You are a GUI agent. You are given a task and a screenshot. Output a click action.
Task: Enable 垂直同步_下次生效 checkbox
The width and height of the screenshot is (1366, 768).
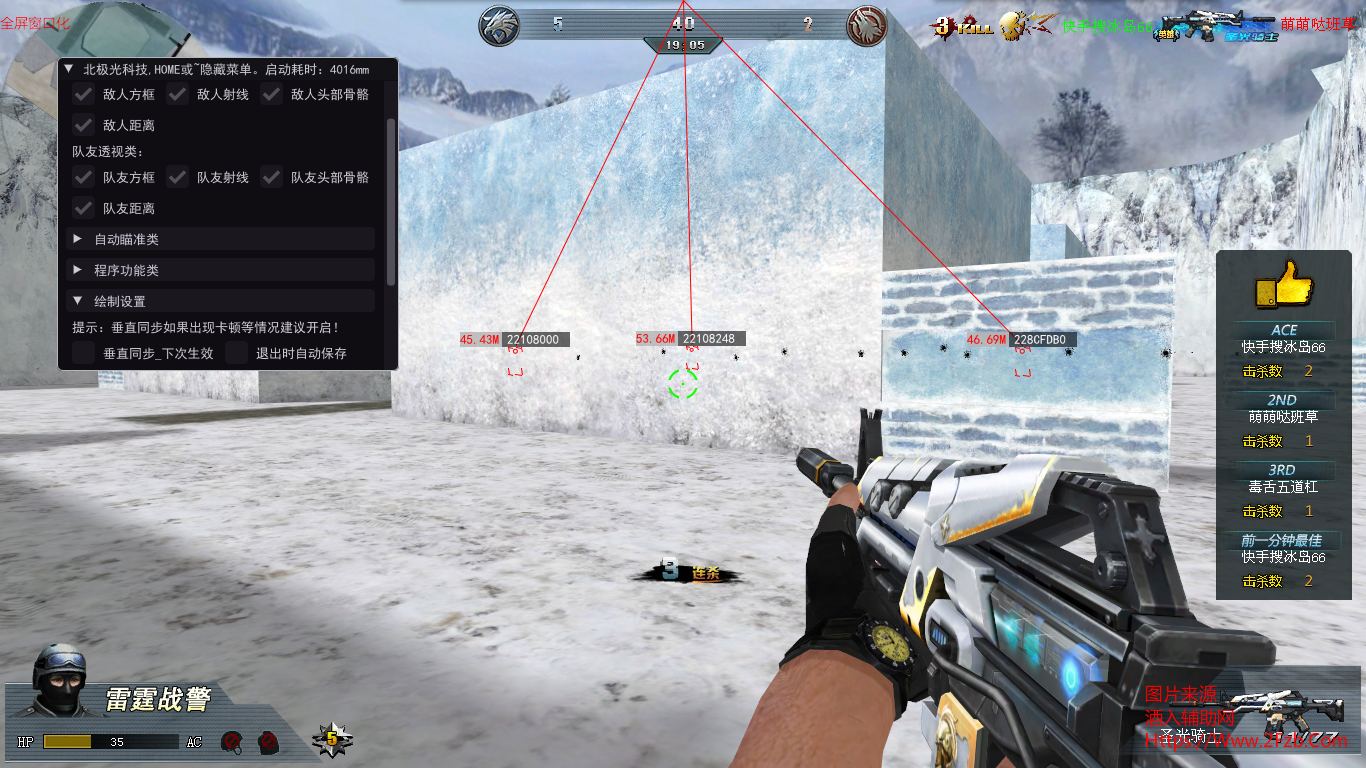click(84, 353)
